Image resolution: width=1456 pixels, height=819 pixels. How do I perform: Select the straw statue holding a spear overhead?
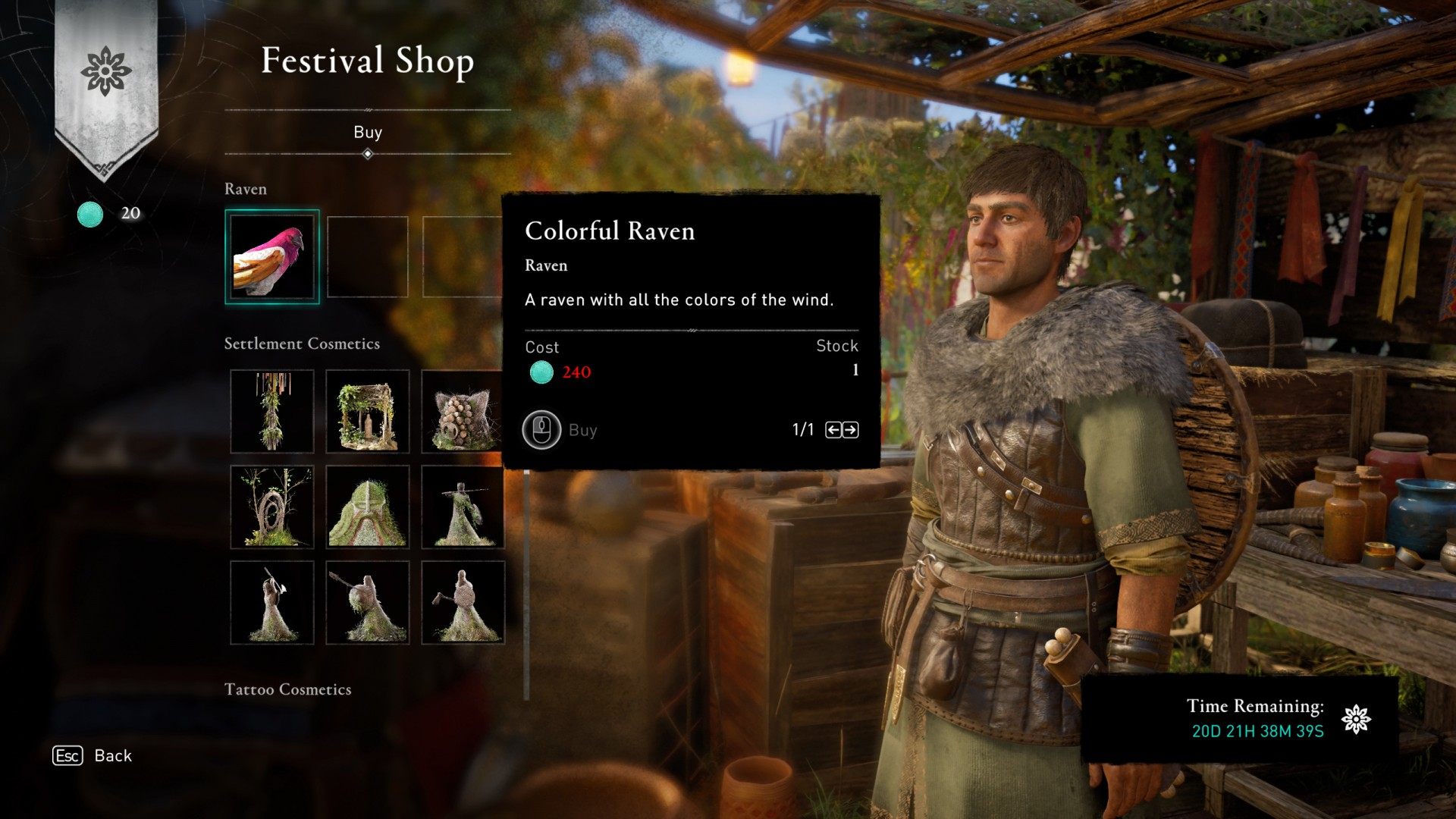[462, 507]
